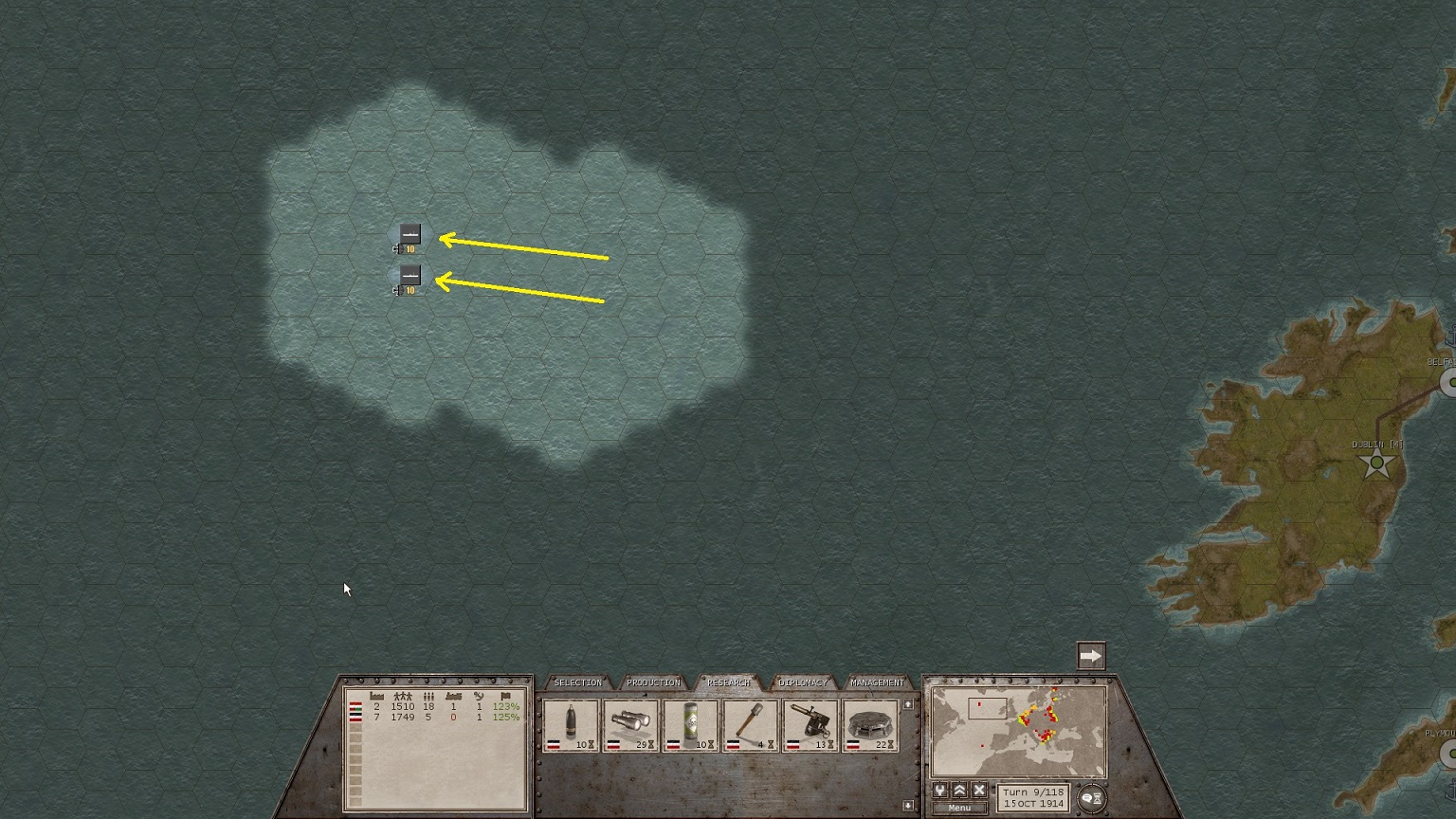Open the Production tab
The height and width of the screenshot is (819, 1456).
click(653, 682)
